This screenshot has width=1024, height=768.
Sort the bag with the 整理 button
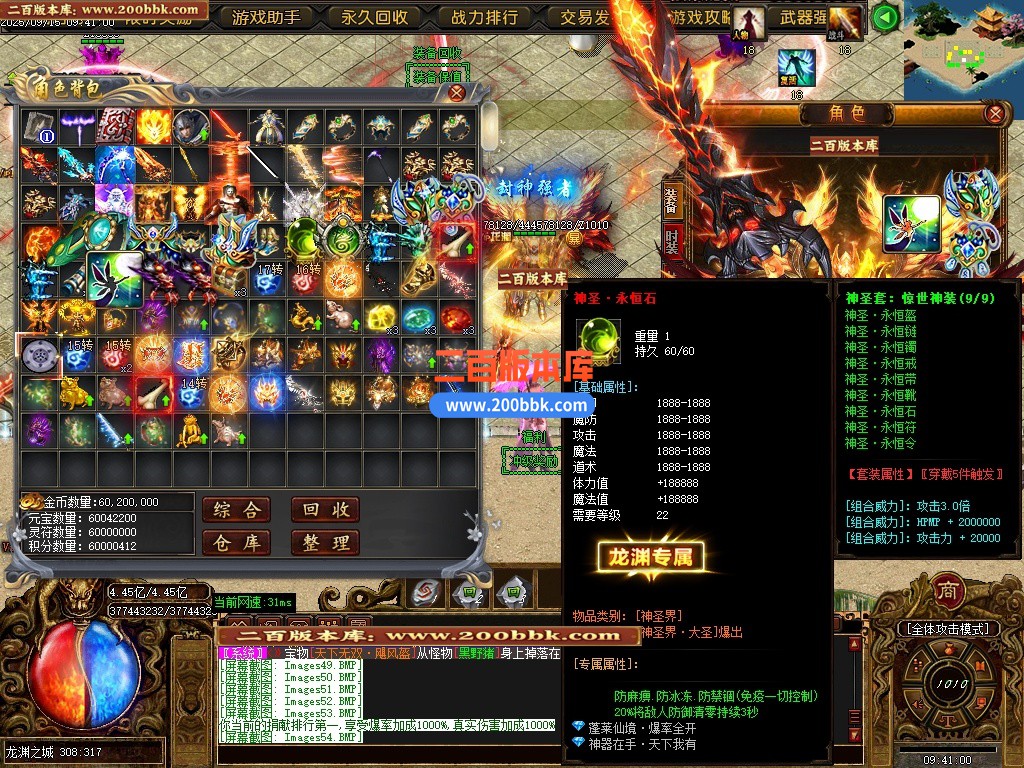pyautogui.click(x=325, y=543)
